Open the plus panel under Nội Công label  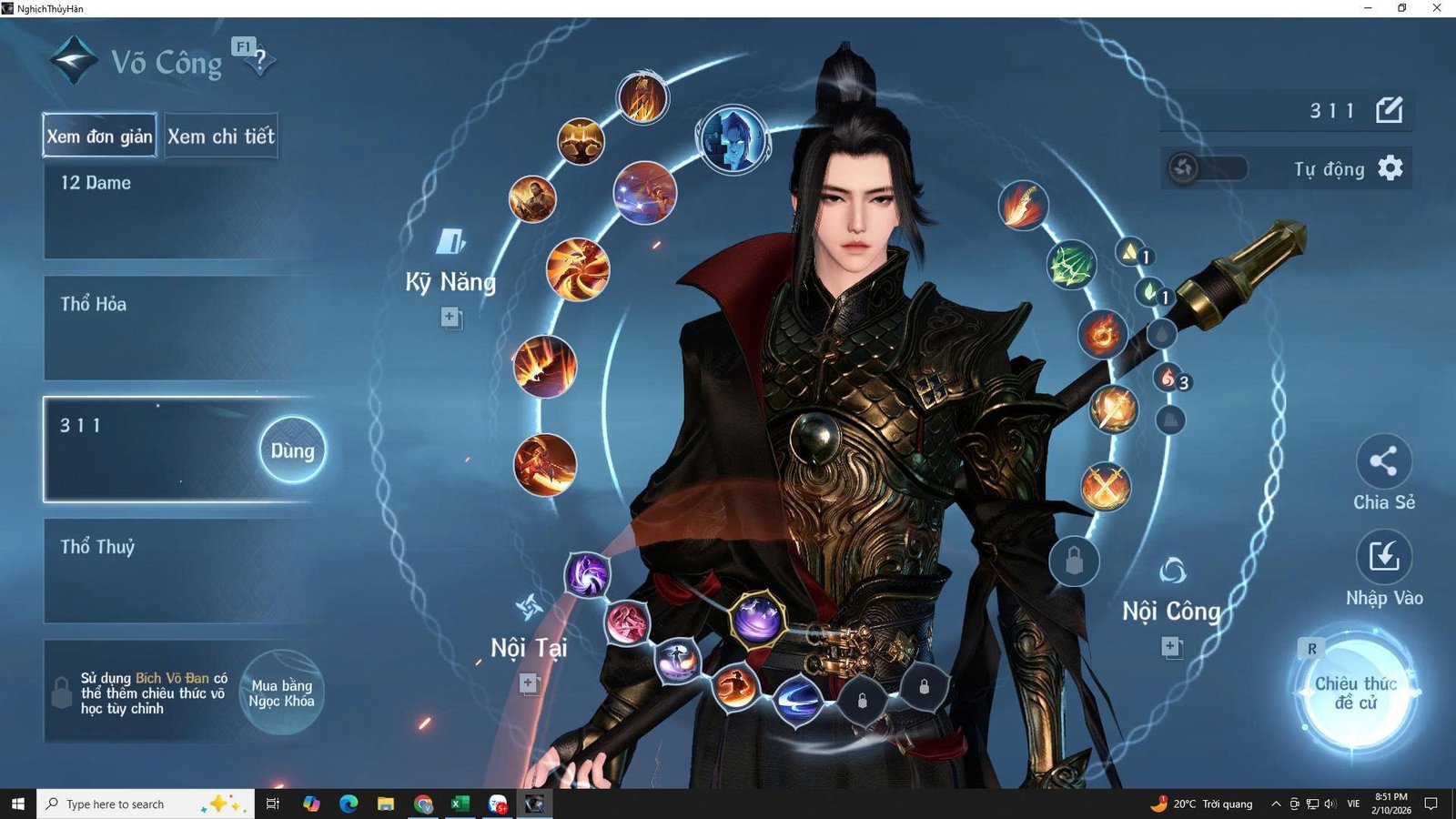[x=1170, y=648]
